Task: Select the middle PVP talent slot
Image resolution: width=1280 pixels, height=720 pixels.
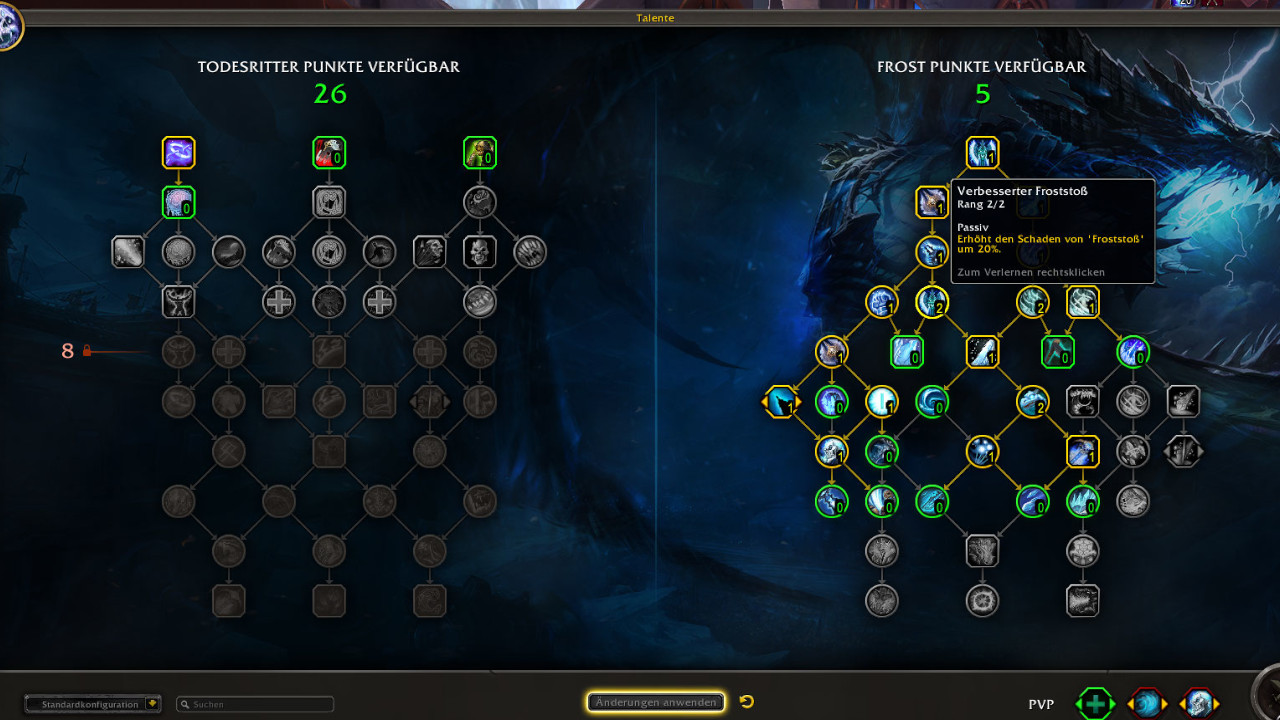Action: 1147,703
